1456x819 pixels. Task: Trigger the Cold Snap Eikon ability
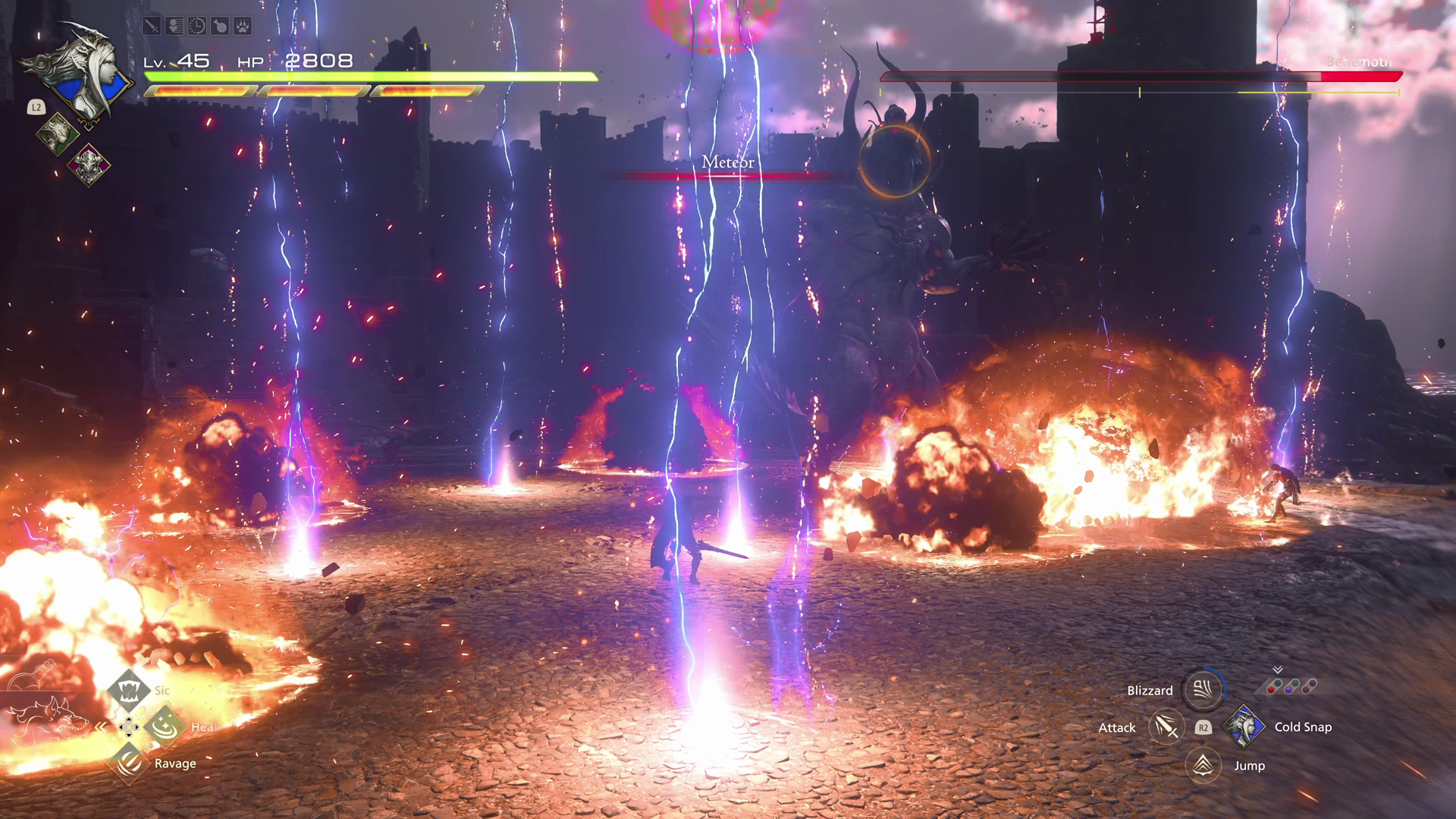click(x=1243, y=726)
